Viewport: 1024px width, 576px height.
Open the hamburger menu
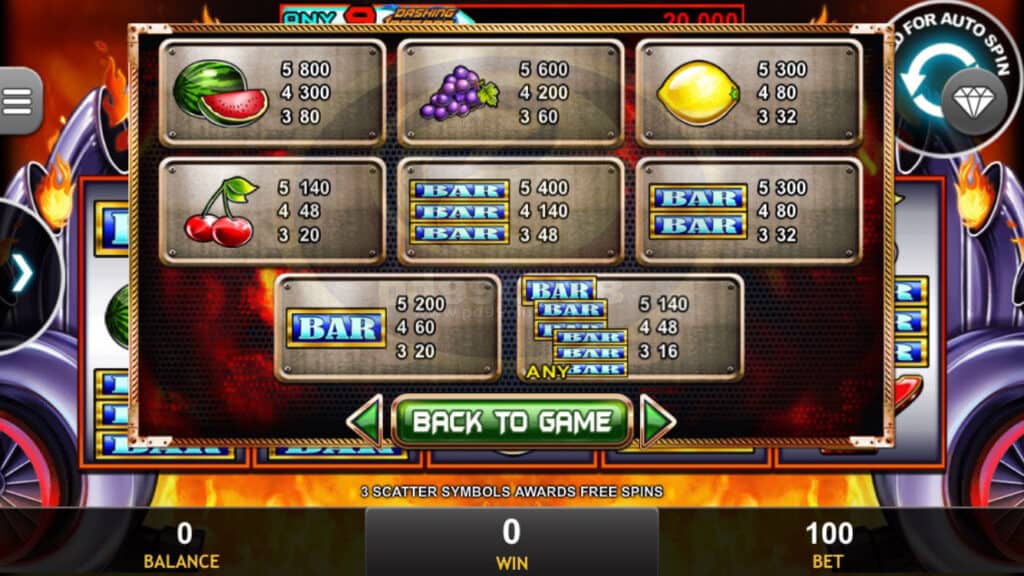[18, 100]
